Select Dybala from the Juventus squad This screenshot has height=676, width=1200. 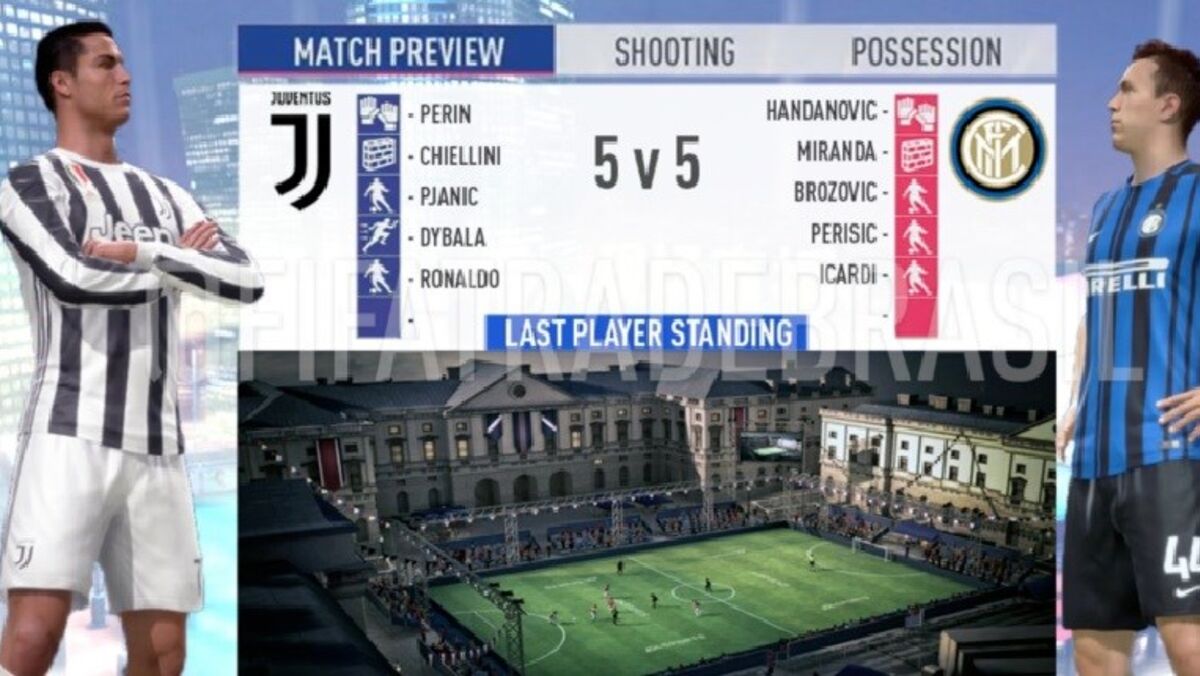pos(452,238)
